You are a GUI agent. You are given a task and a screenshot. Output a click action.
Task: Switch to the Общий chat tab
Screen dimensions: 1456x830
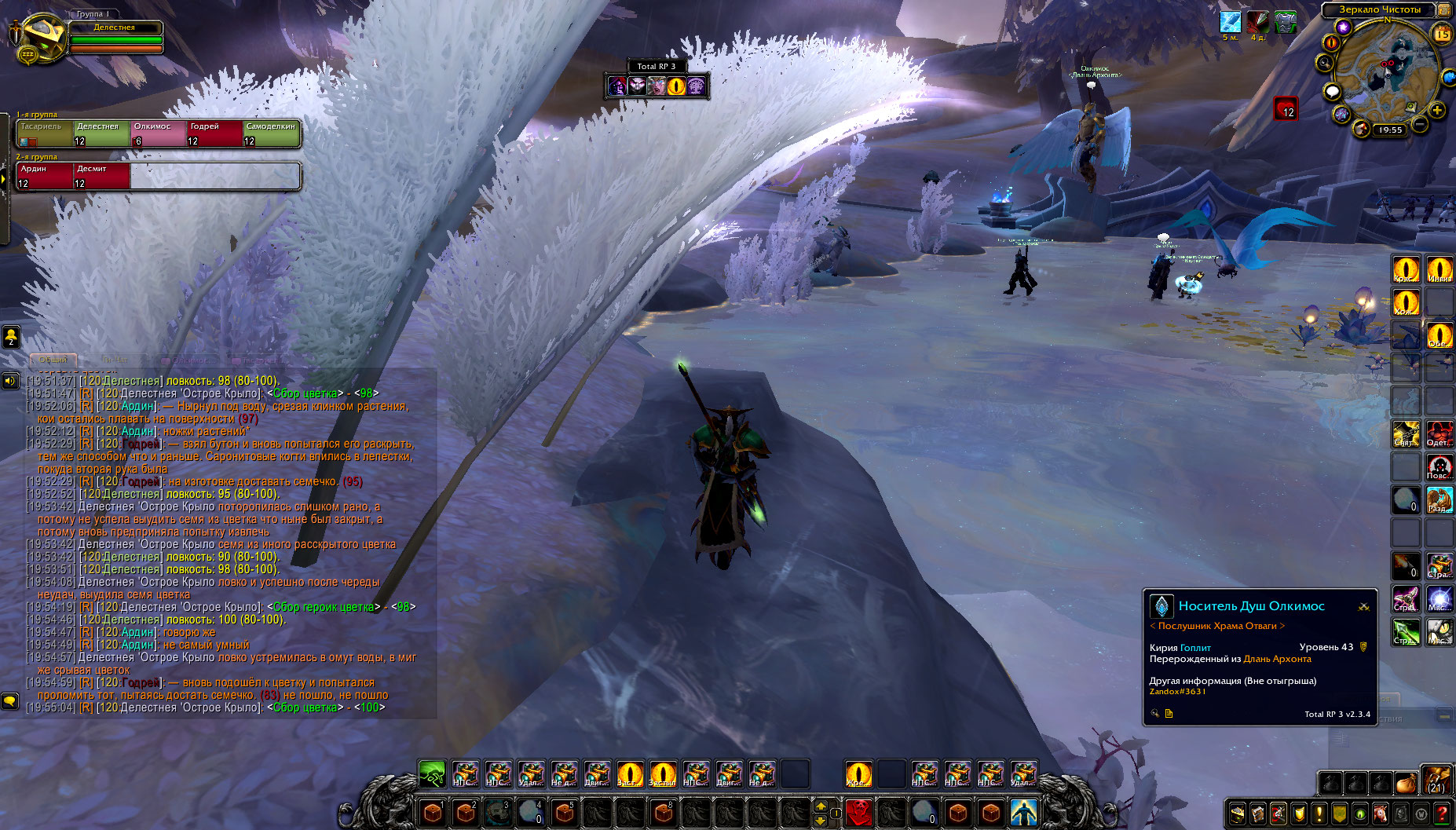pos(53,360)
